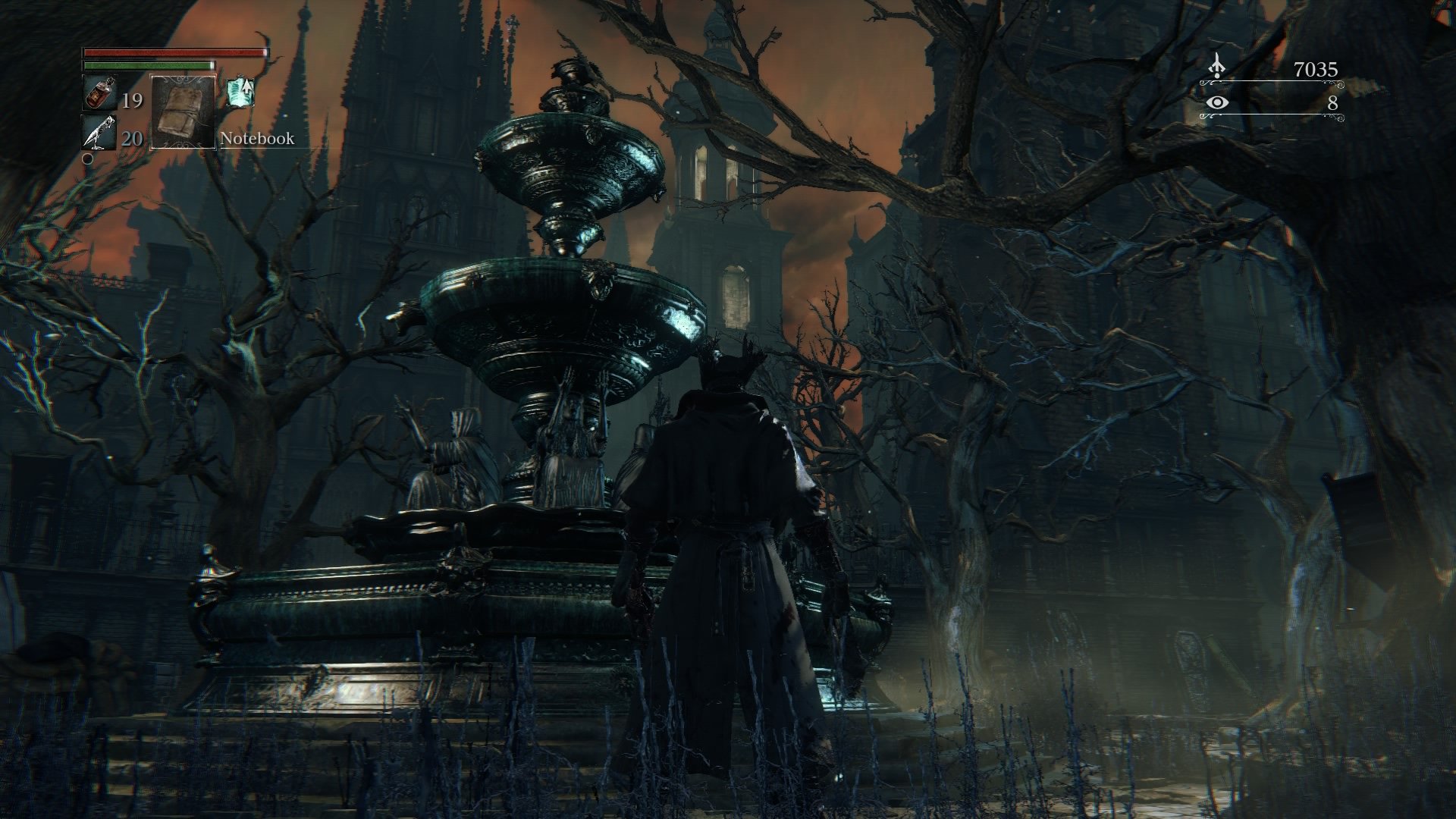1456x819 pixels.
Task: Click the ornate divider under Blood Echoes
Action: point(1273,83)
